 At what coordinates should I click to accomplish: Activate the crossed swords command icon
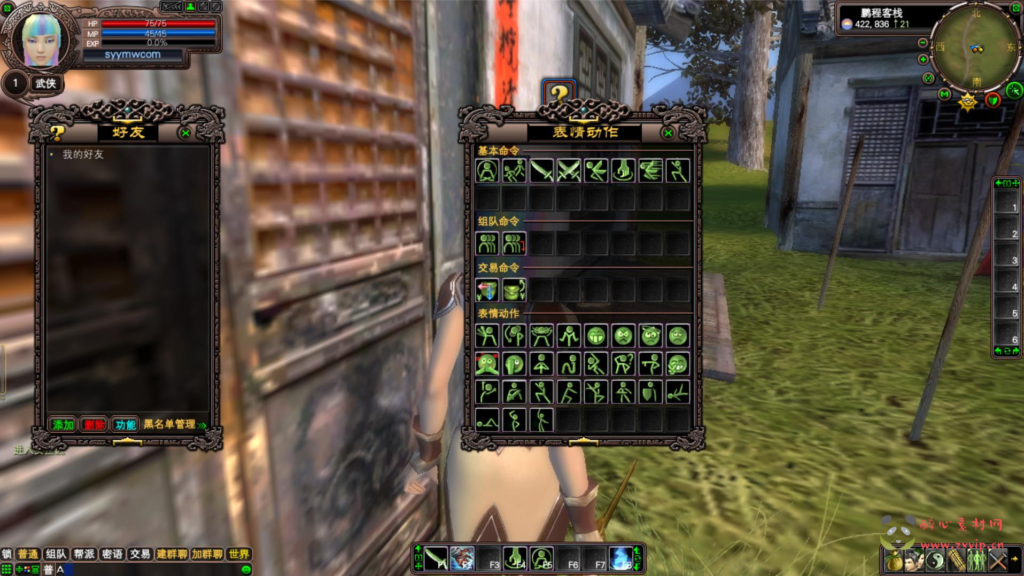(x=569, y=171)
